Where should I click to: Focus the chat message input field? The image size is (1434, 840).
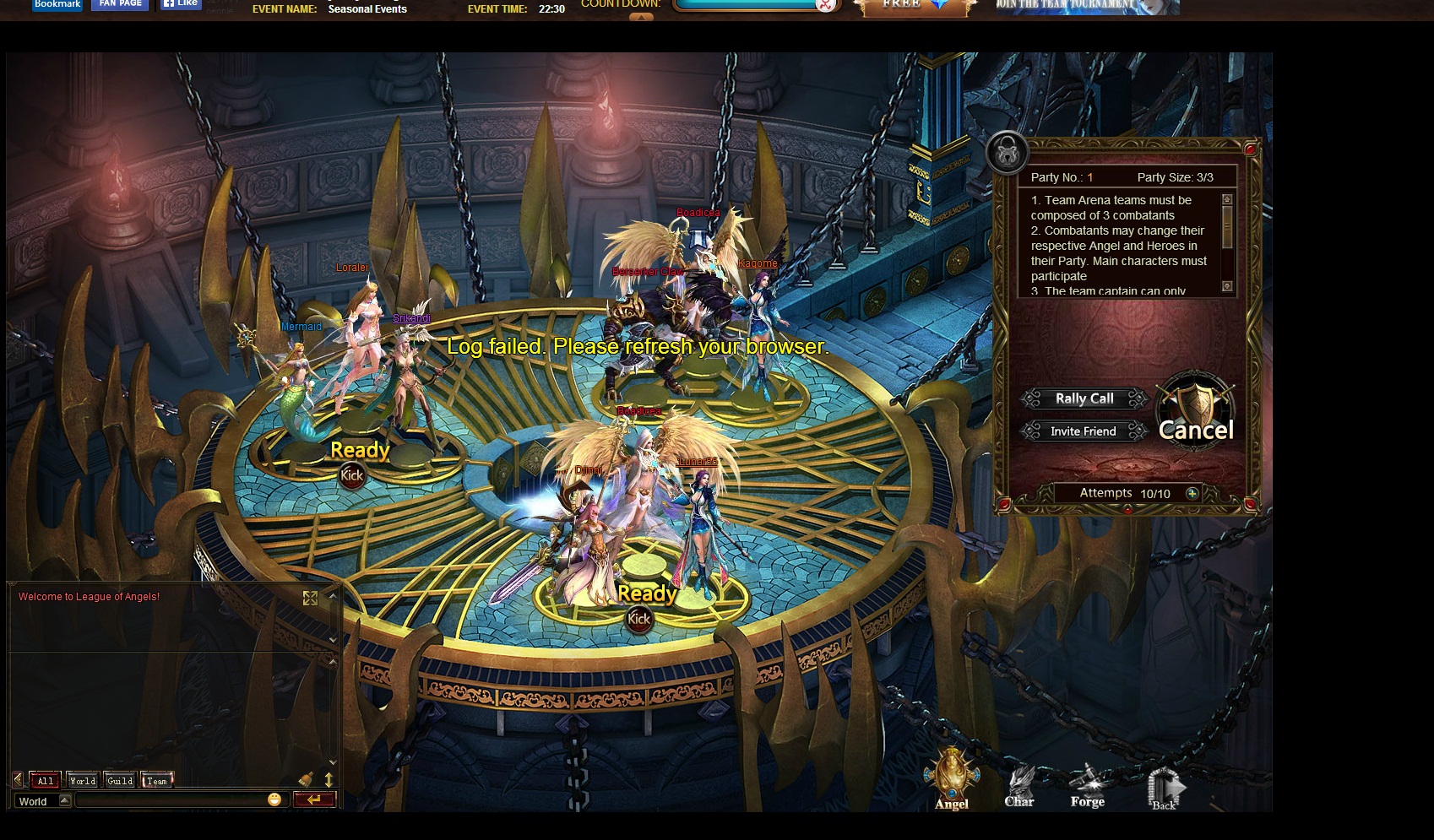pos(169,800)
